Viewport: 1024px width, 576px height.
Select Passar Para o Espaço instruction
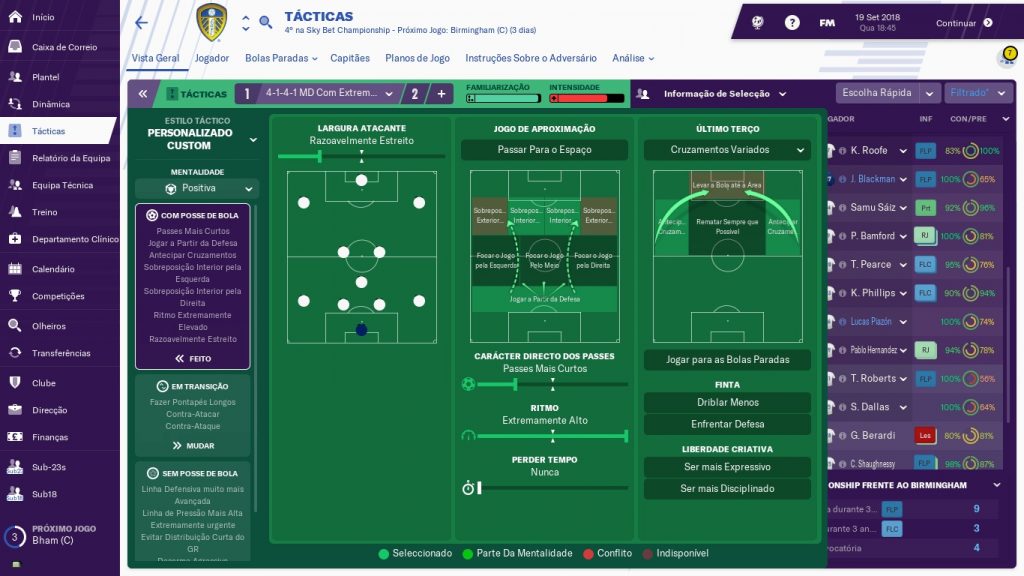click(544, 150)
